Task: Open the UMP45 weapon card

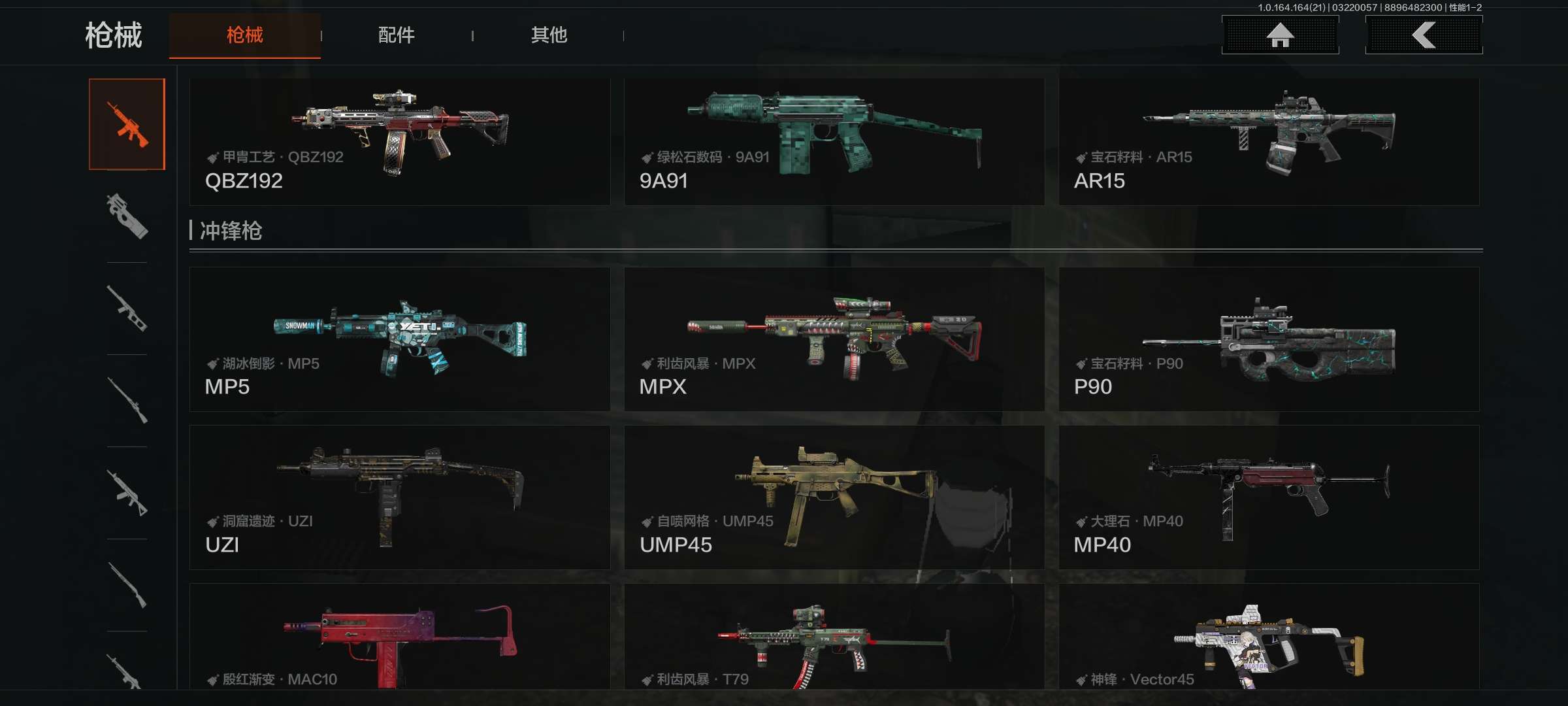Action: click(834, 497)
